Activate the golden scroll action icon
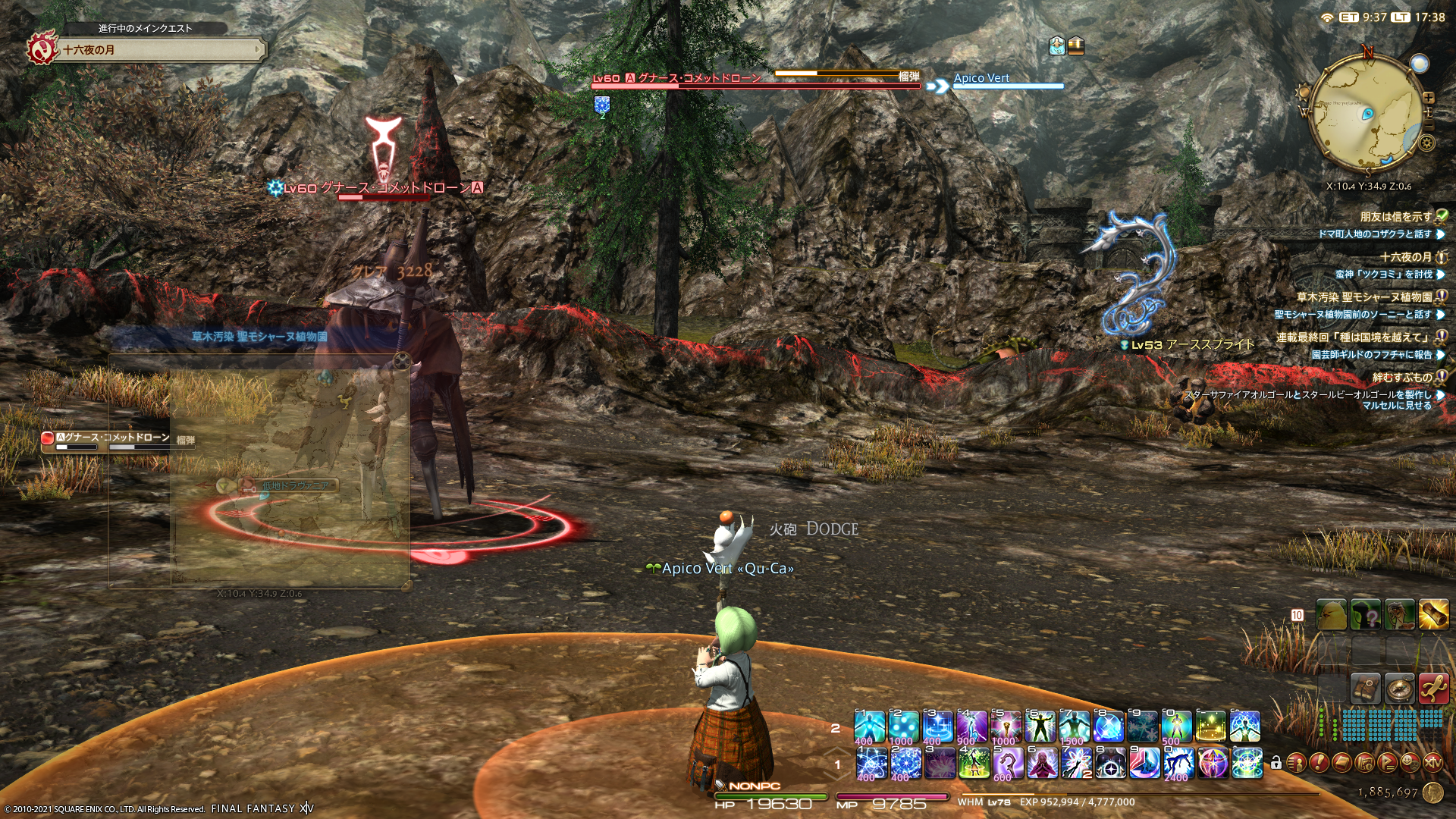1456x819 pixels. (x=1433, y=615)
